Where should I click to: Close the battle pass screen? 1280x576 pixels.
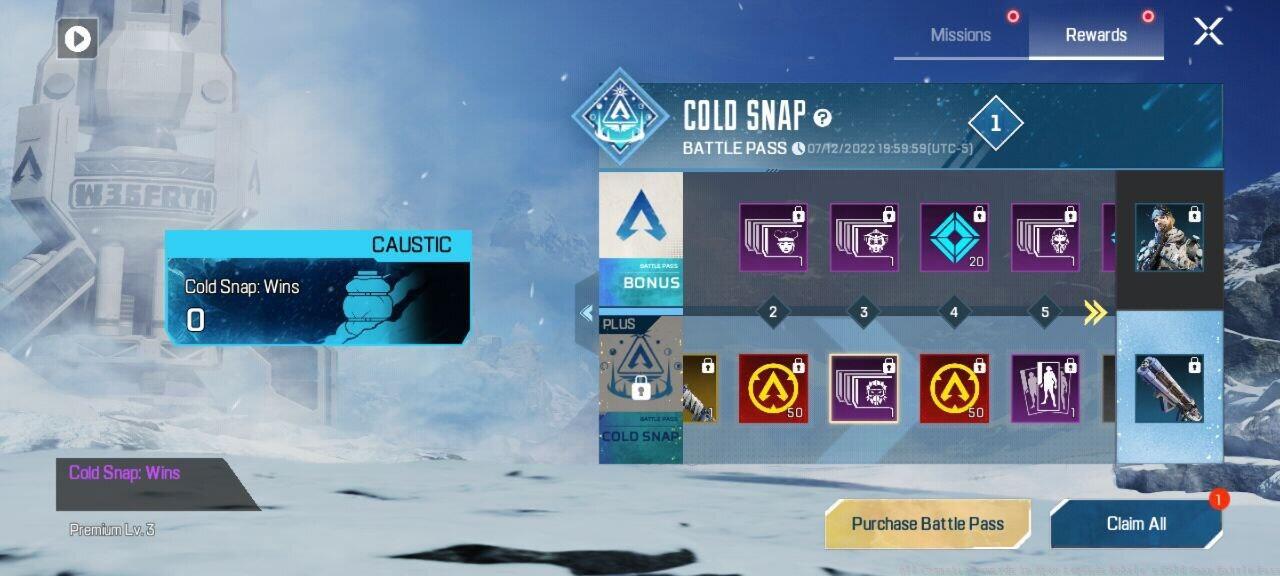(1208, 32)
